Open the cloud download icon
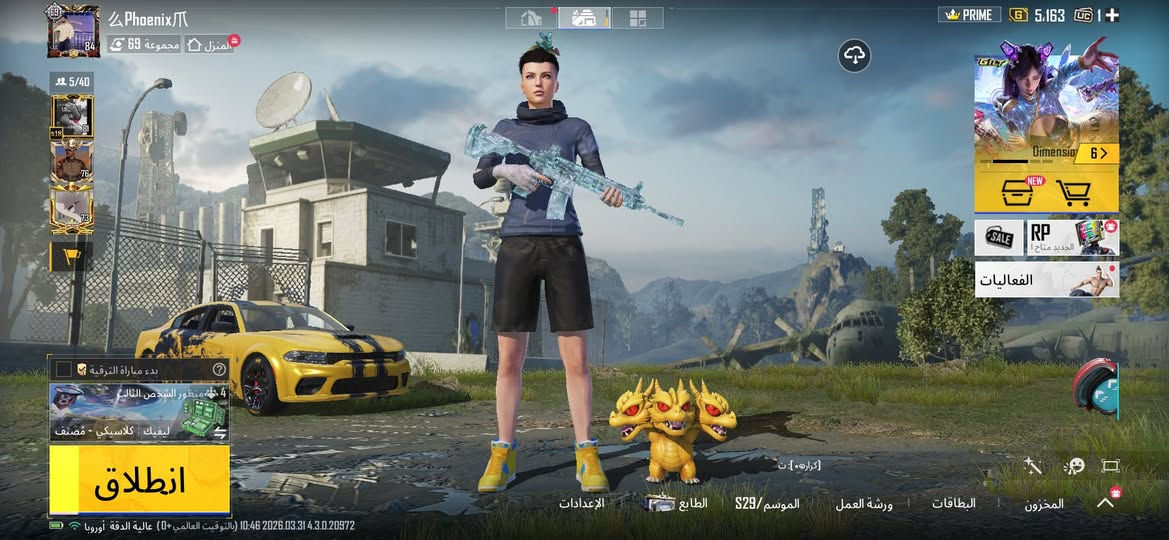The height and width of the screenshot is (540, 1169). click(855, 57)
